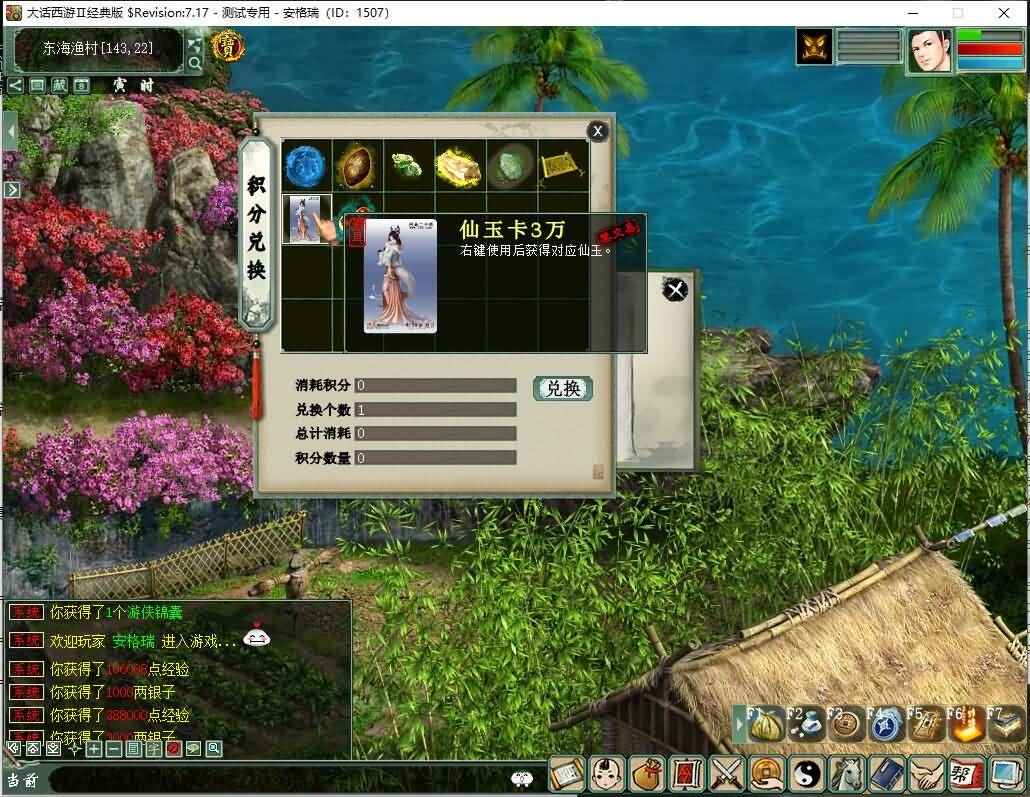Open the computer monitor system menu
This screenshot has width=1030, height=797.
pyautogui.click(x=1006, y=773)
